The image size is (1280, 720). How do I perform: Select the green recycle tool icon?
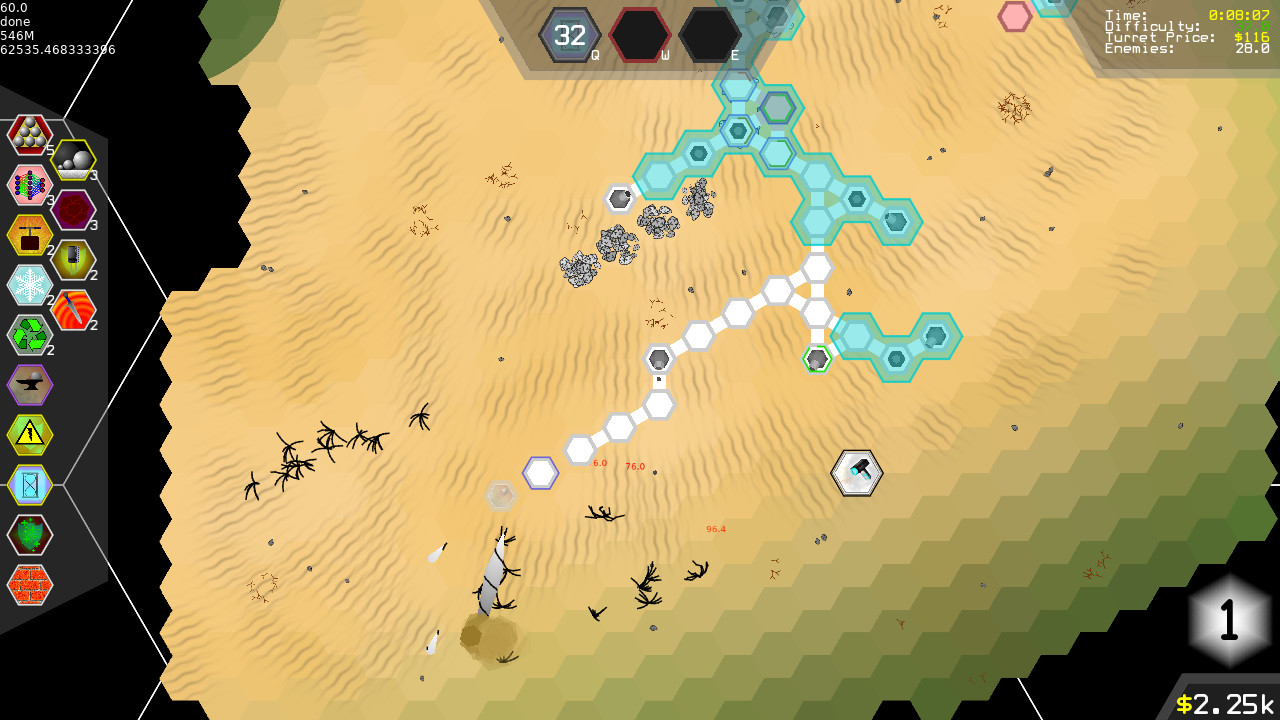coord(30,334)
